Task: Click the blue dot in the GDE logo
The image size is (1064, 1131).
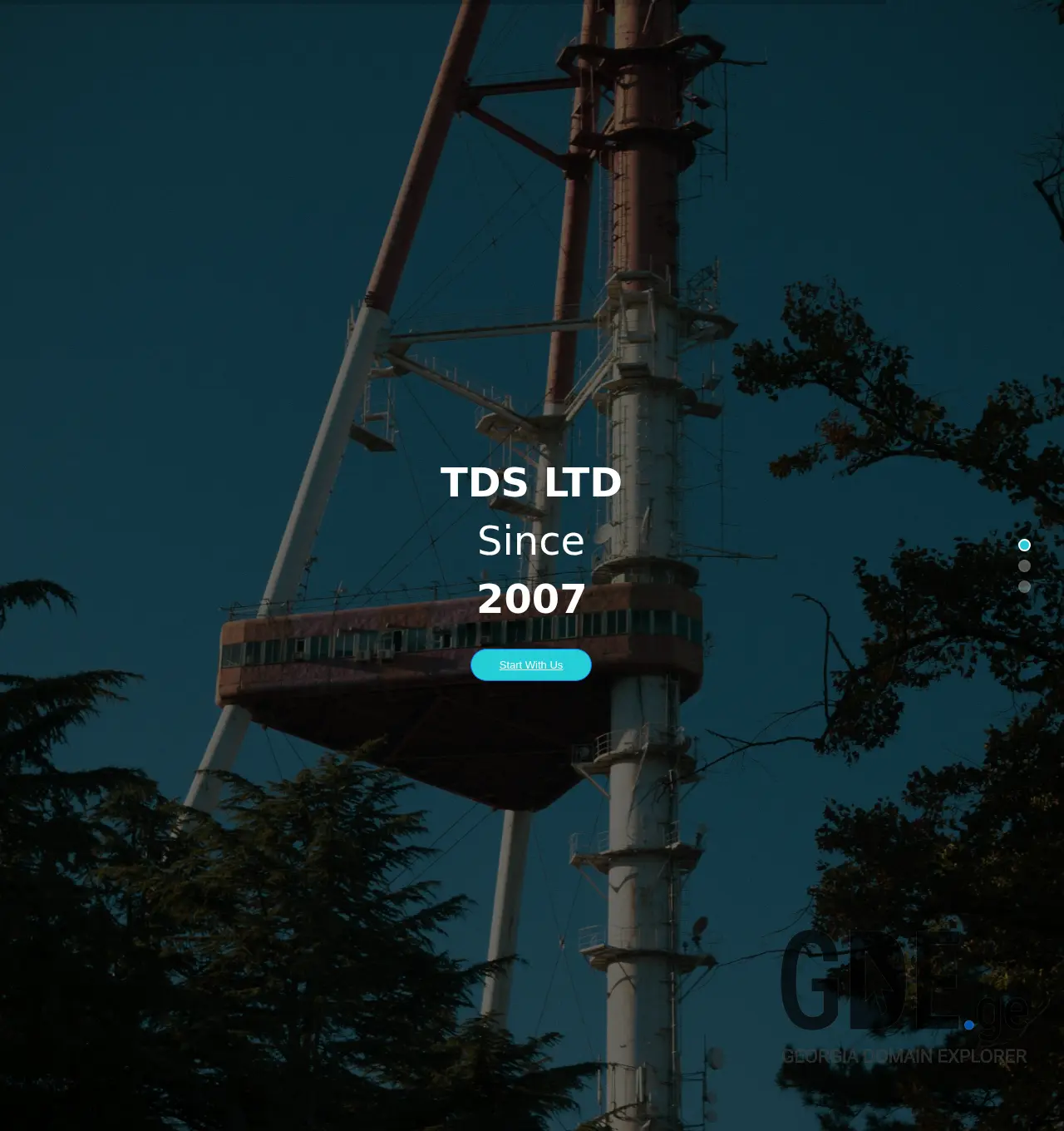Action: [x=968, y=1025]
